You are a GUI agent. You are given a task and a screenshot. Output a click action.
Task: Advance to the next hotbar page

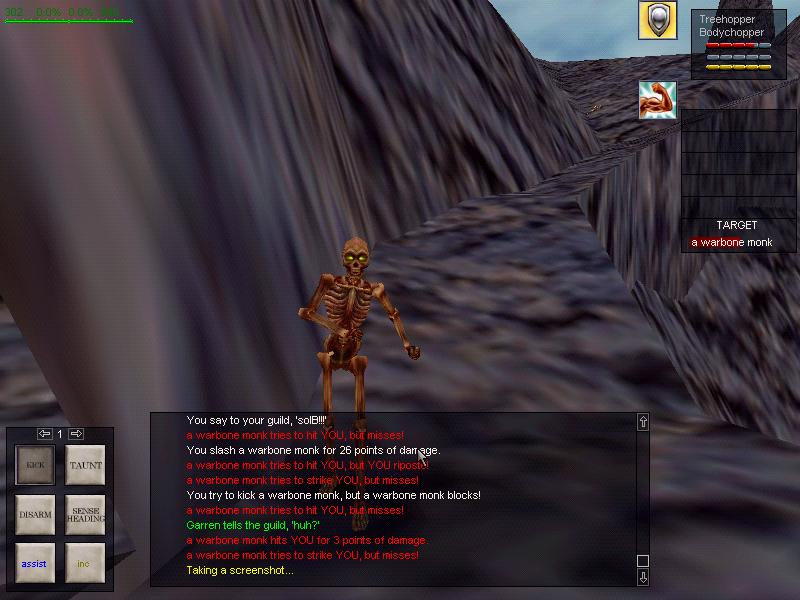pos(76,434)
